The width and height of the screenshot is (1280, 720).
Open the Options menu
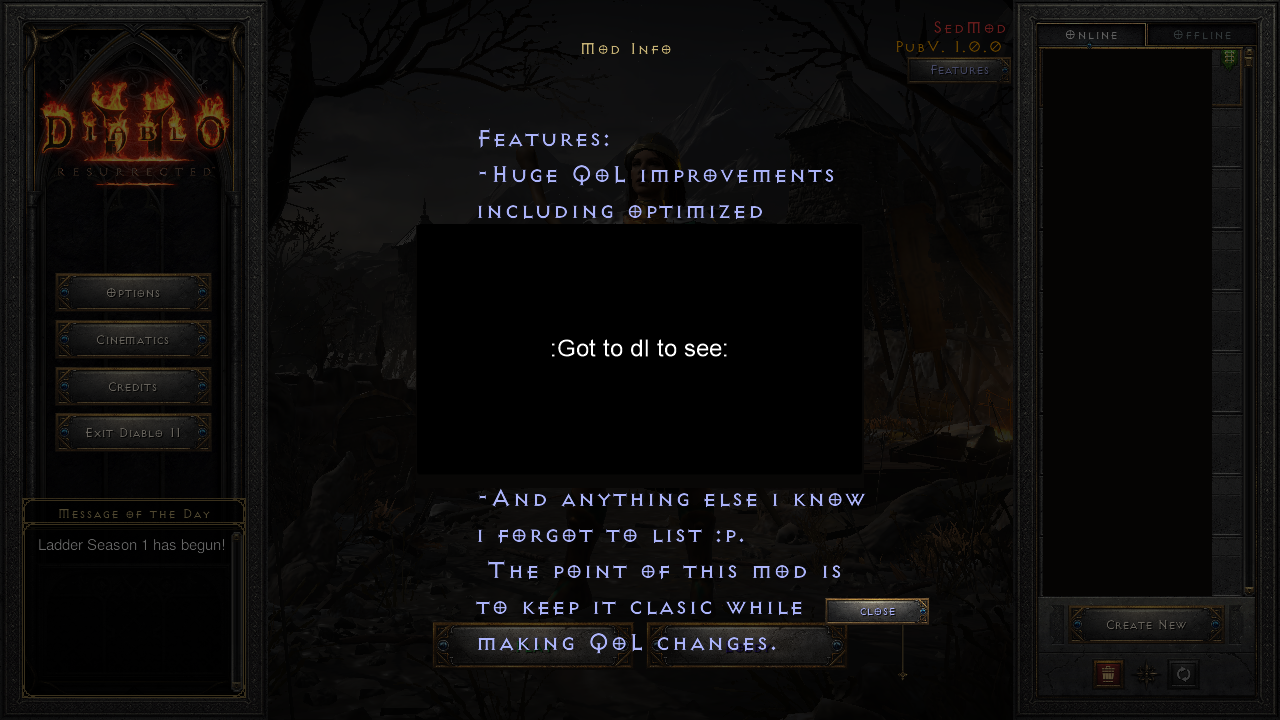133,292
